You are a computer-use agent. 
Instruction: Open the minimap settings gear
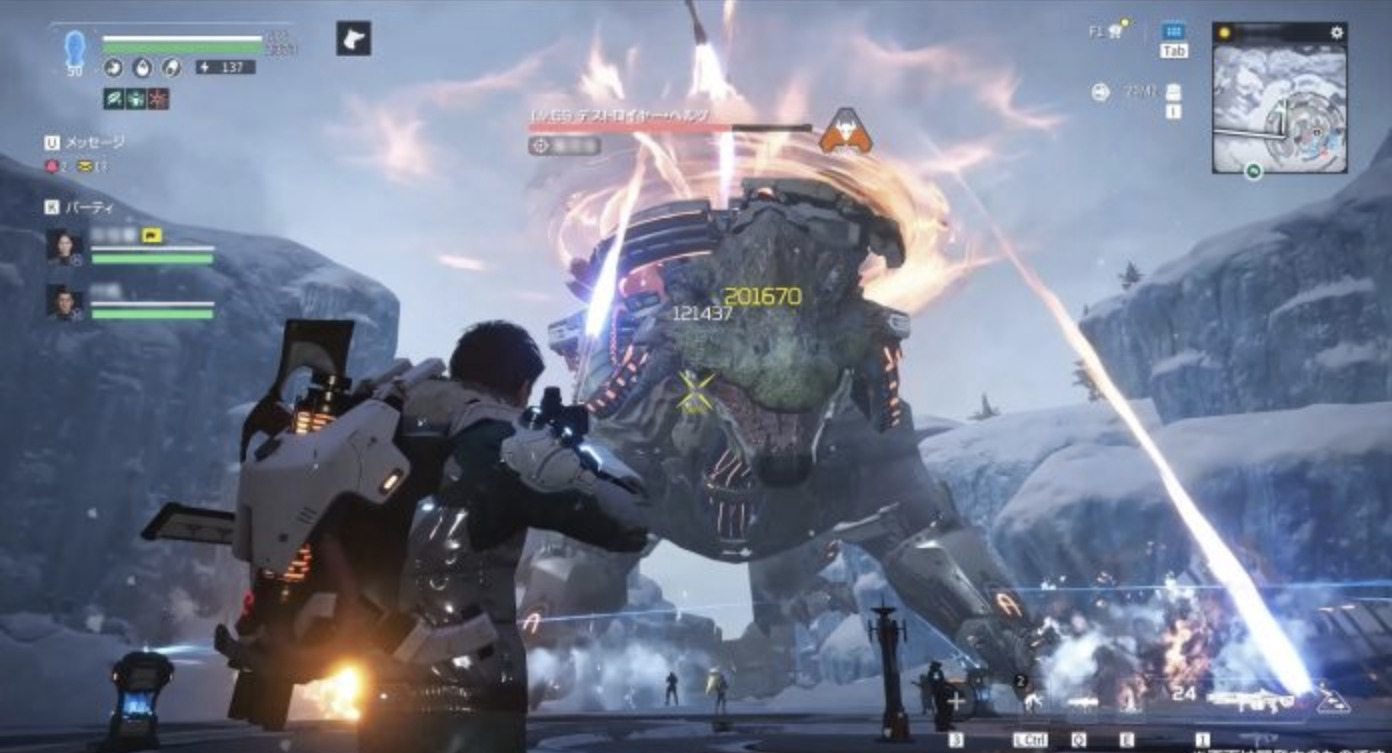1336,33
